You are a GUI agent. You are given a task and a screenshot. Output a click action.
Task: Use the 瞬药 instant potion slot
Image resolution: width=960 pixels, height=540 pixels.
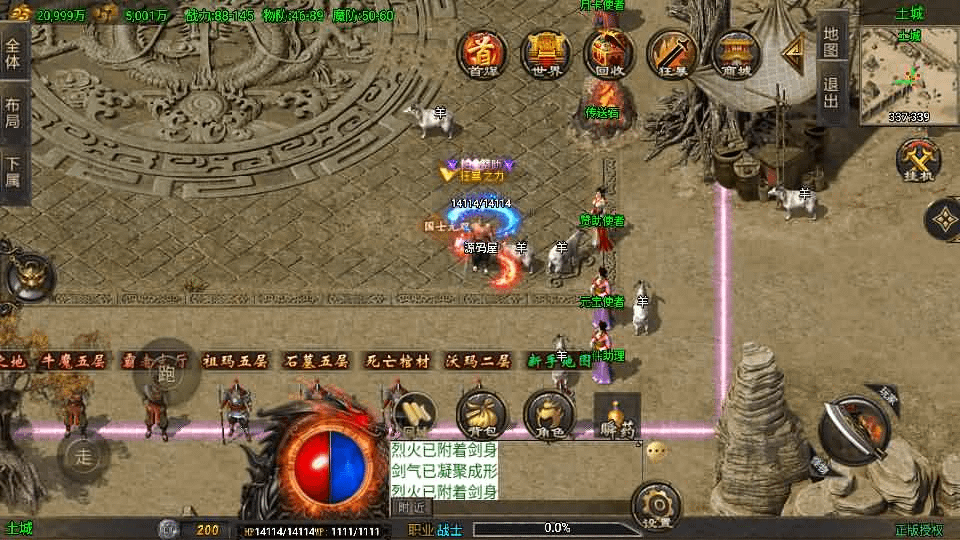(x=617, y=414)
